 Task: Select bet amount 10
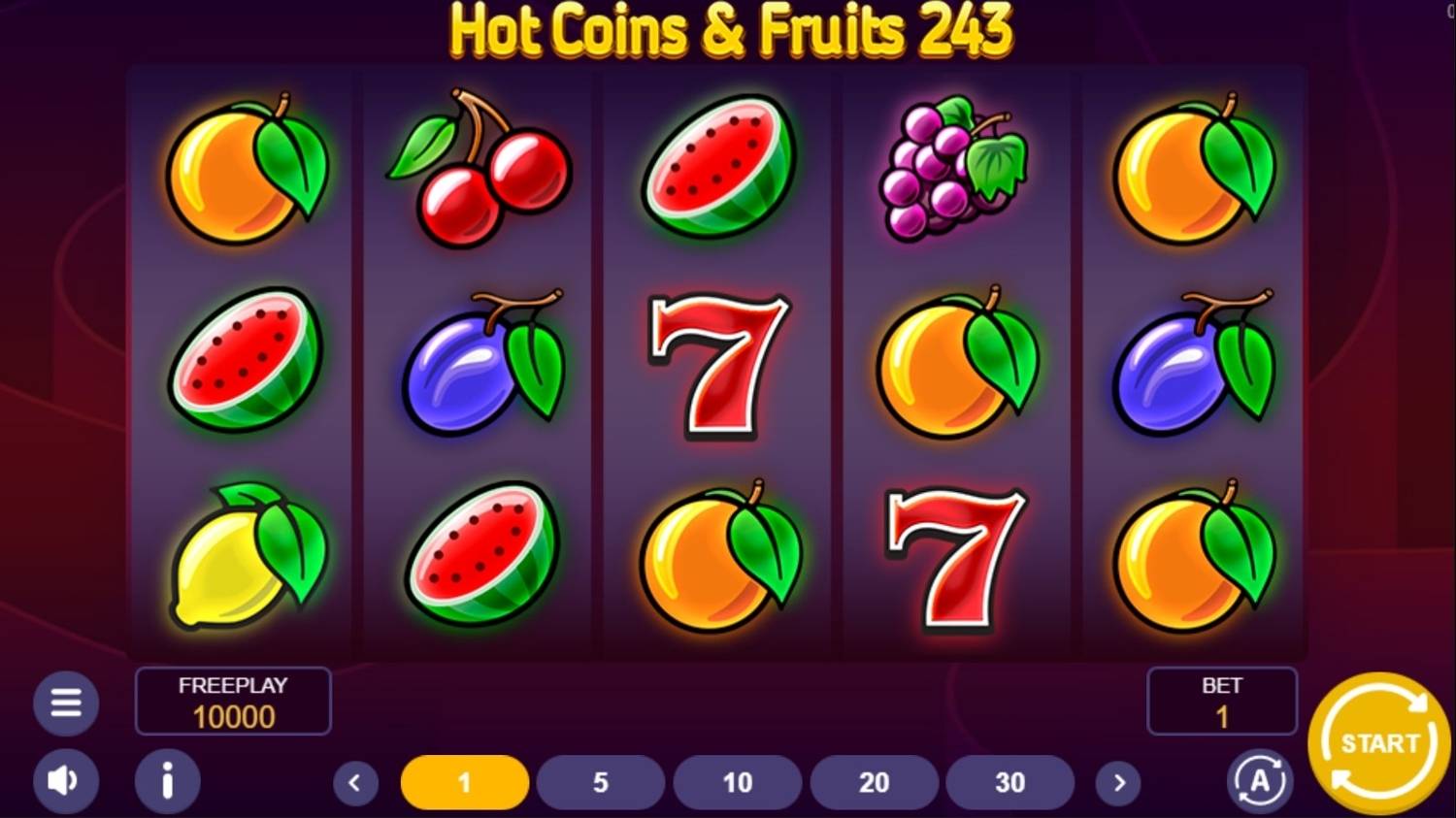click(738, 781)
